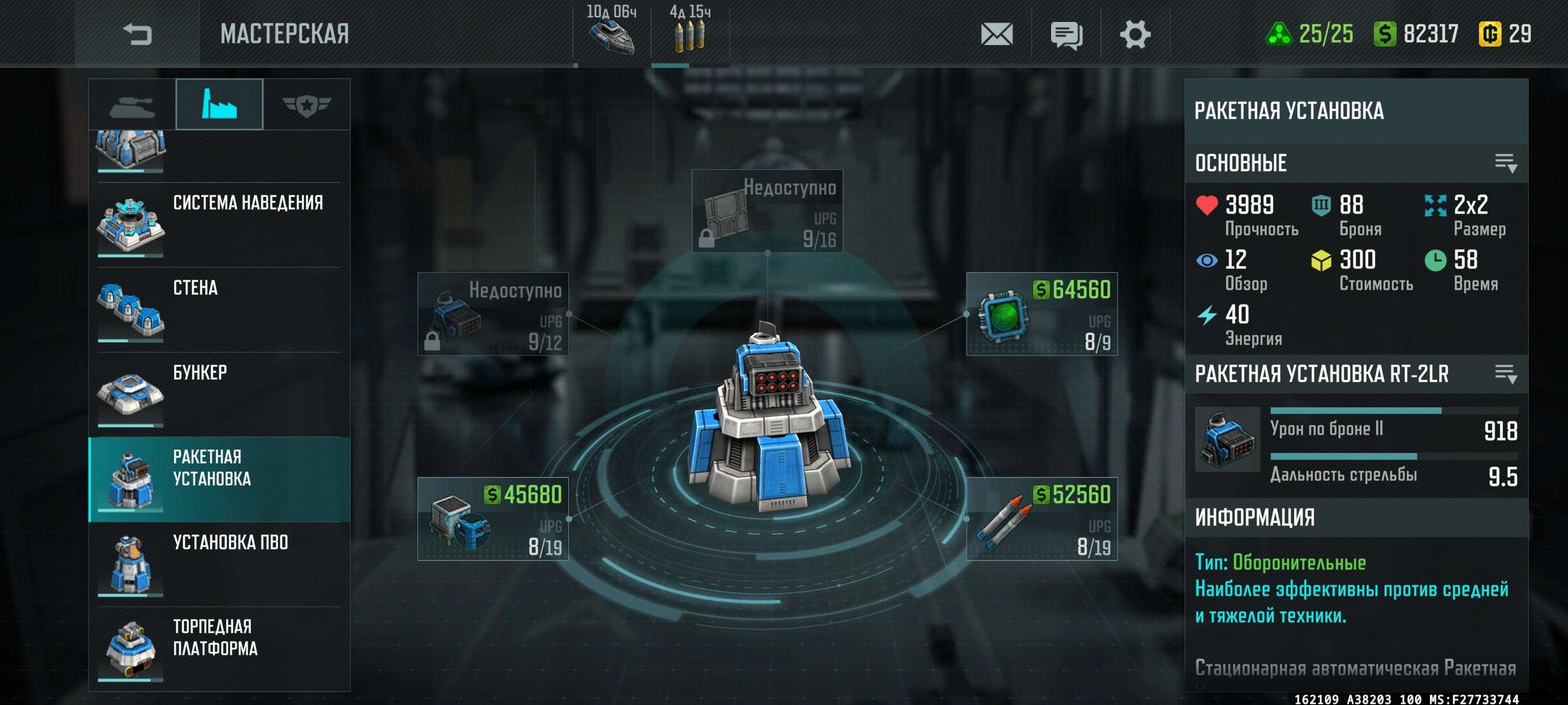1568x705 pixels.
Task: Buy the 45680 module upgrade
Action: pyautogui.click(x=493, y=519)
